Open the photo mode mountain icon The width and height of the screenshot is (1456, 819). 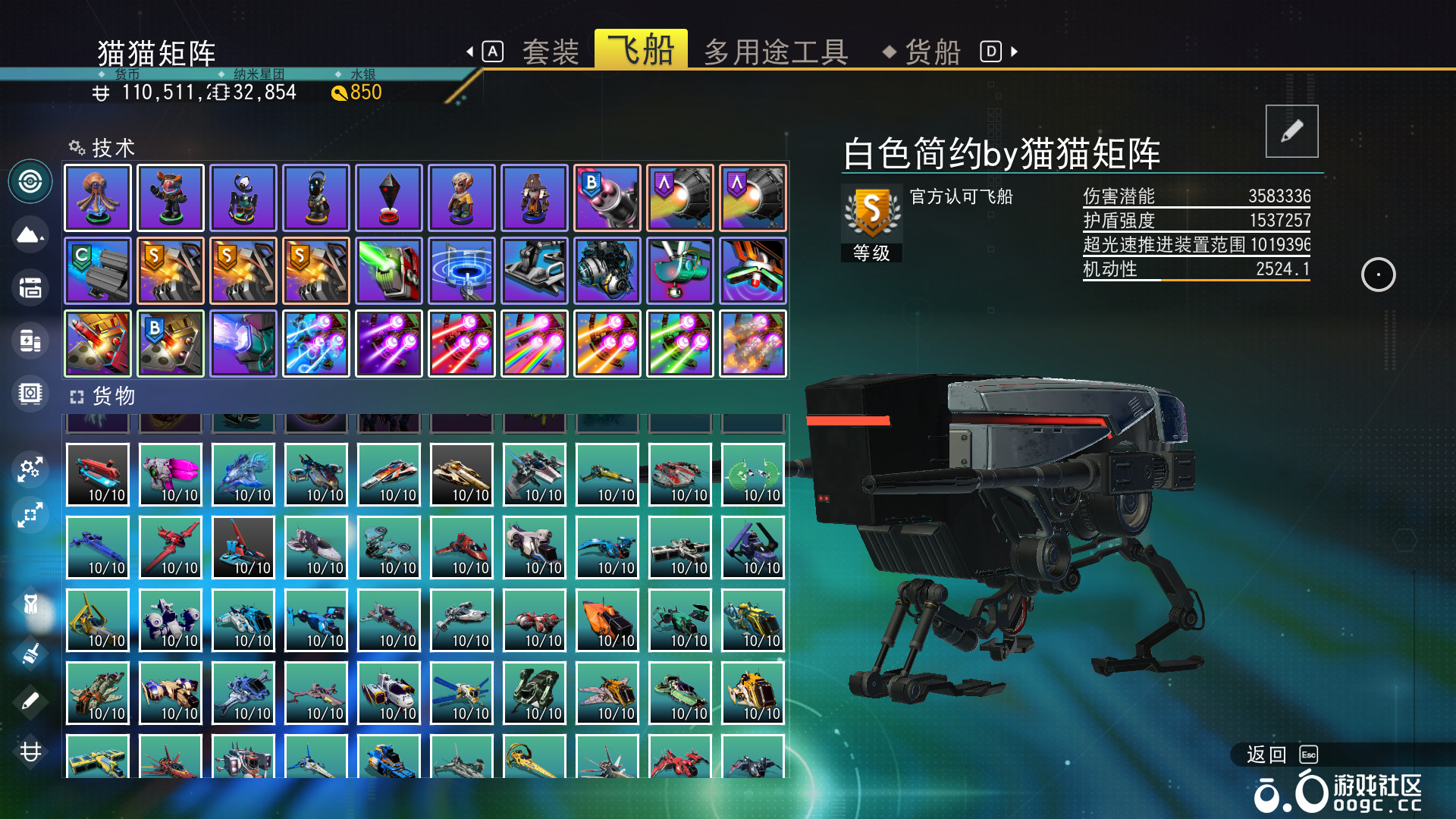tap(30, 235)
